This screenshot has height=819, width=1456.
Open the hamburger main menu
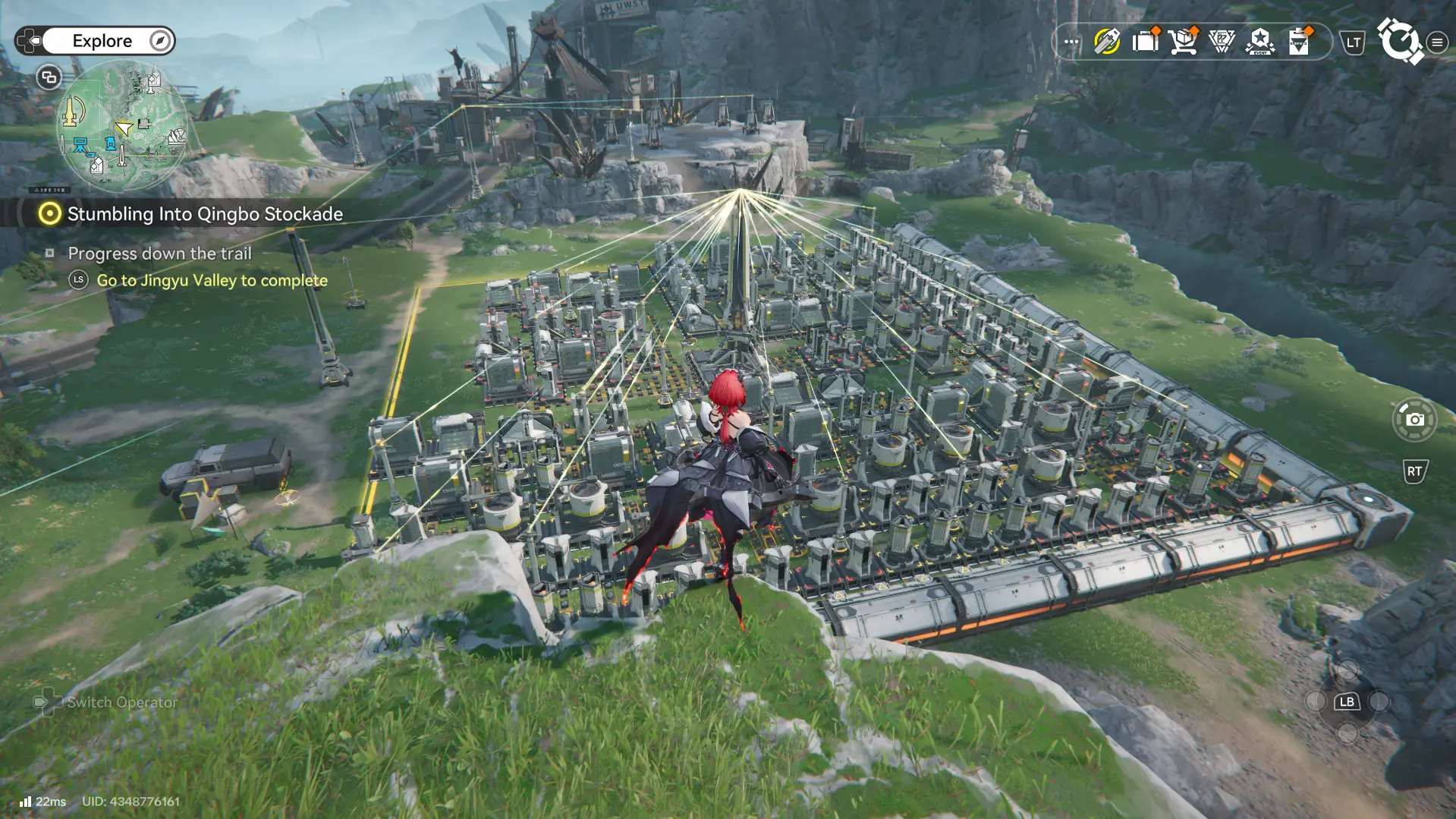[1436, 43]
